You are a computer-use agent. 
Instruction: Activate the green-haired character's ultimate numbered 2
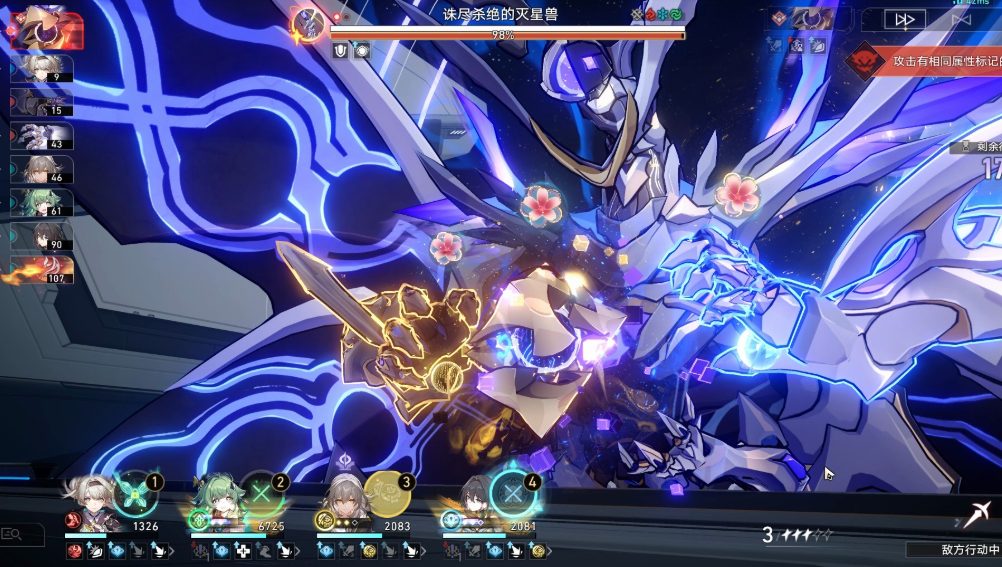pyautogui.click(x=260, y=493)
